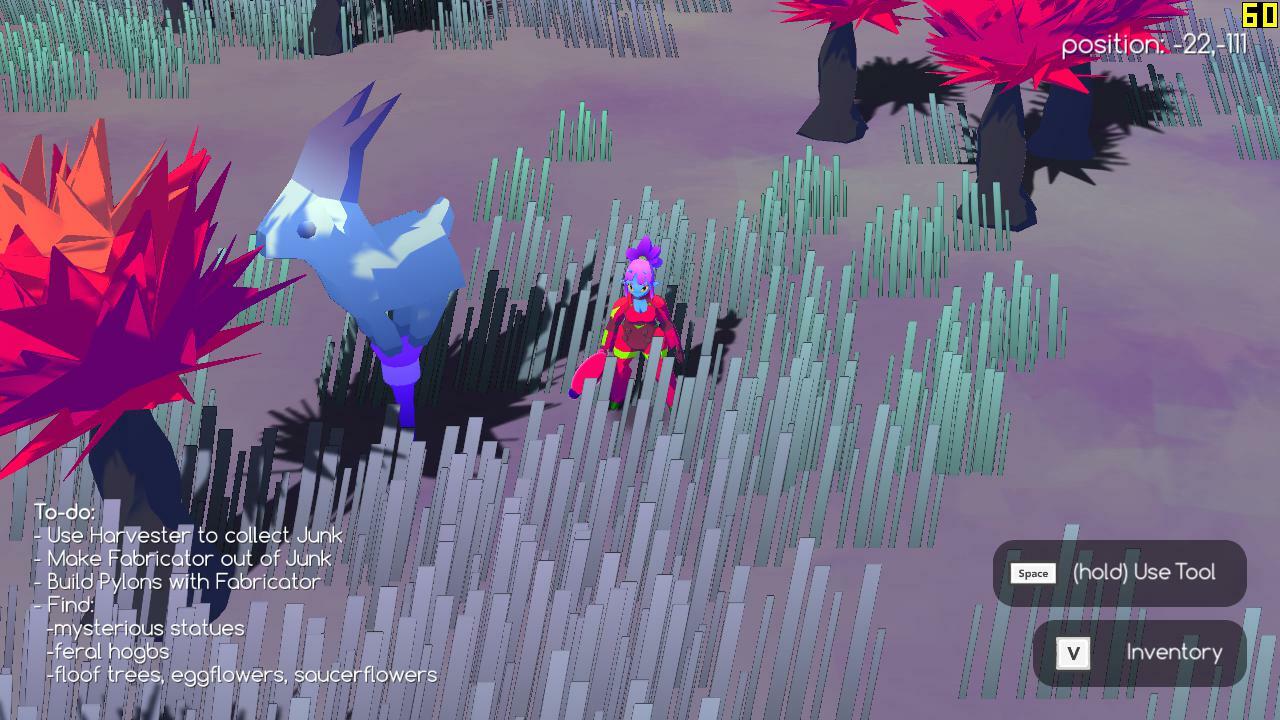Click the mysterious statues entry
The height and width of the screenshot is (720, 1280).
click(x=145, y=628)
